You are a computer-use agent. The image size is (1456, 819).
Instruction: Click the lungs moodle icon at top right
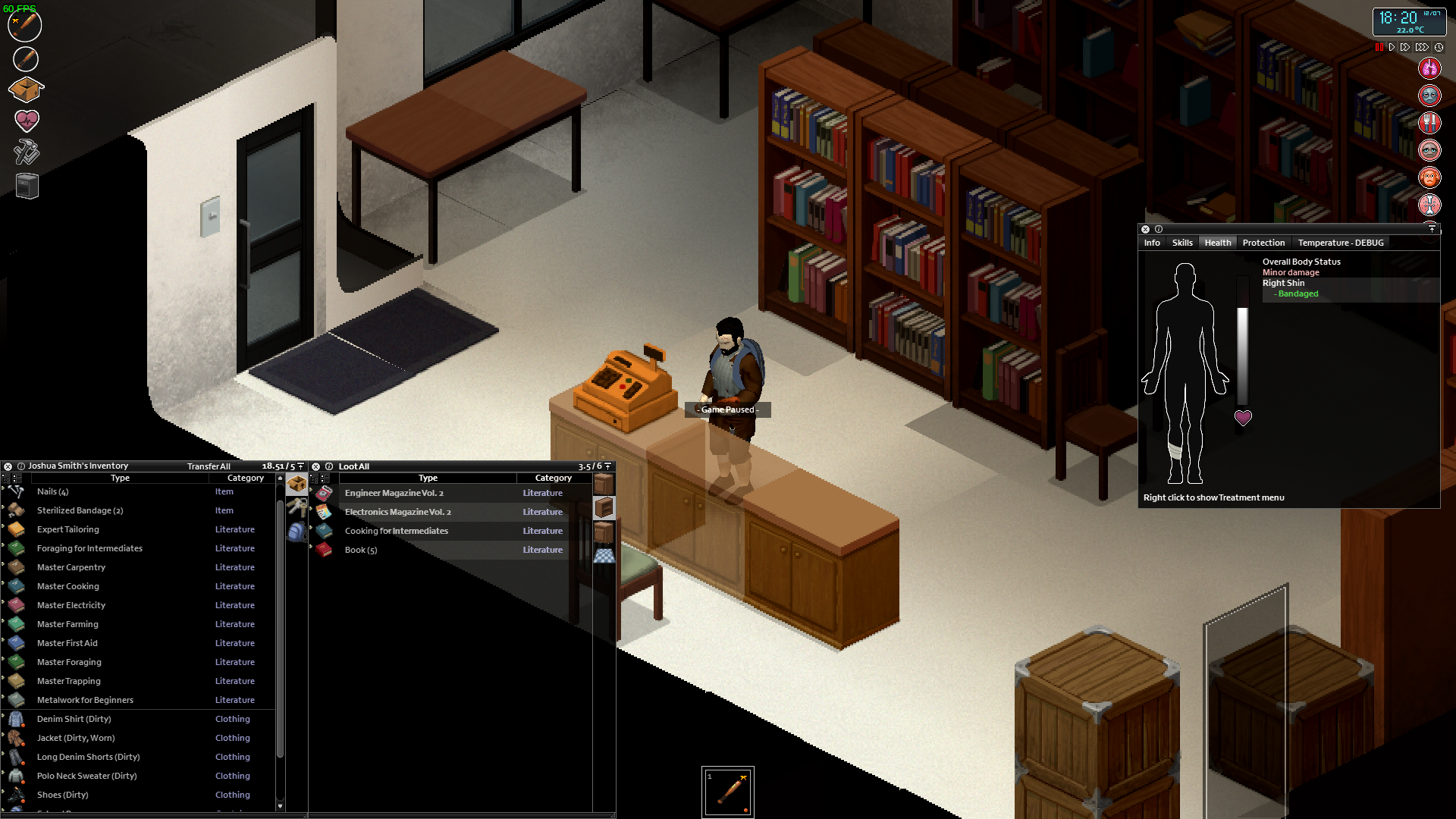tap(1429, 67)
